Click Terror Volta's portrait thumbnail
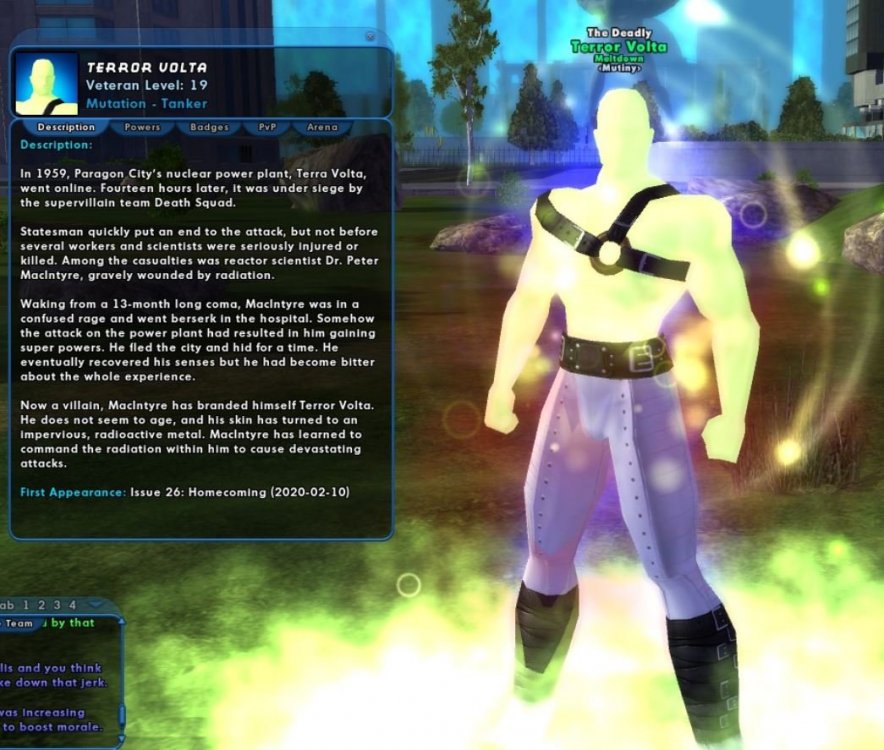 pos(47,84)
